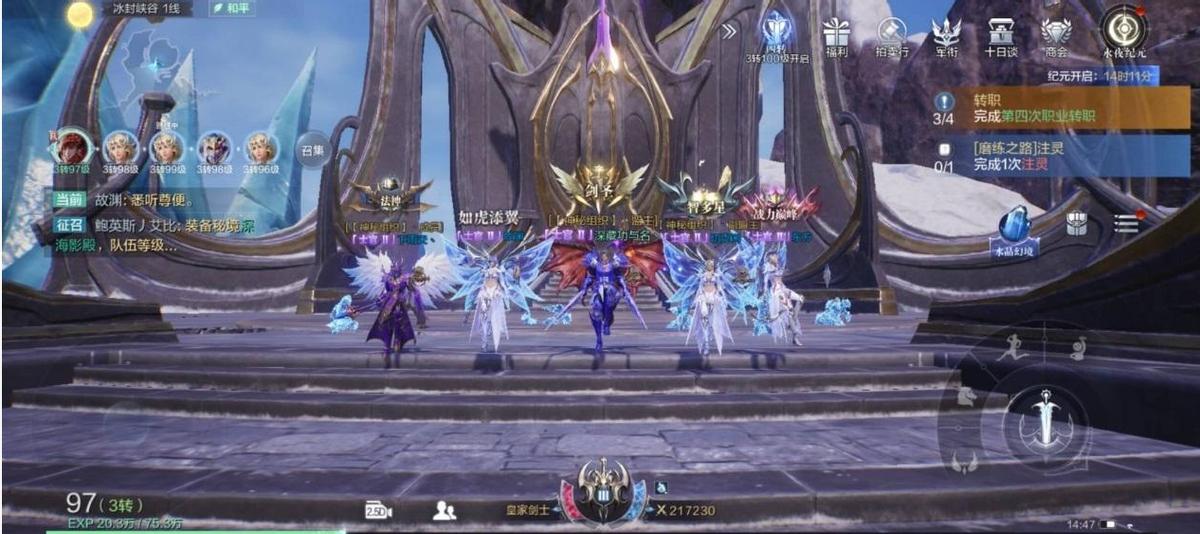Activate the main sword attack button

pyautogui.click(x=1046, y=416)
